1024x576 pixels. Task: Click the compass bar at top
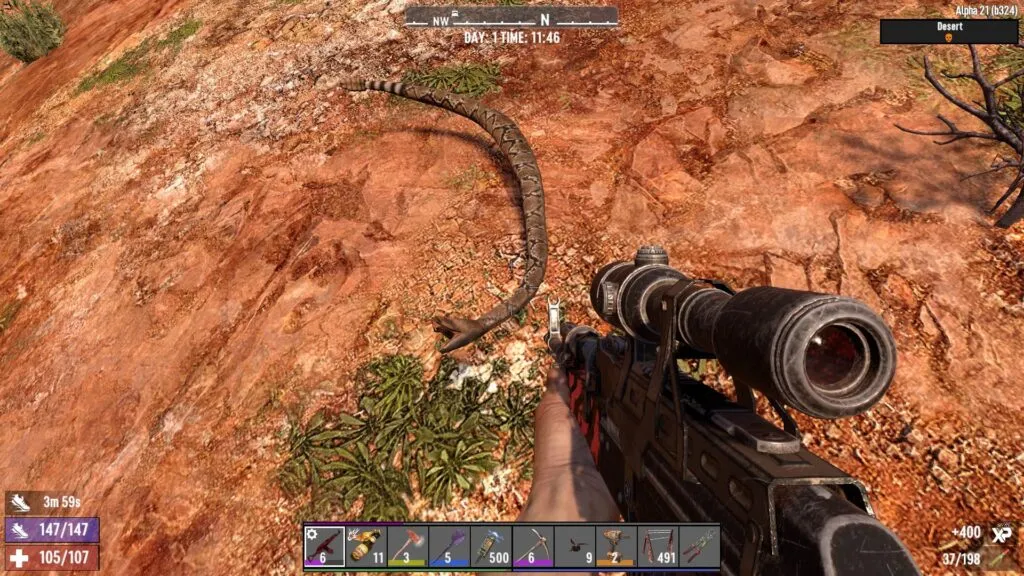(x=511, y=17)
